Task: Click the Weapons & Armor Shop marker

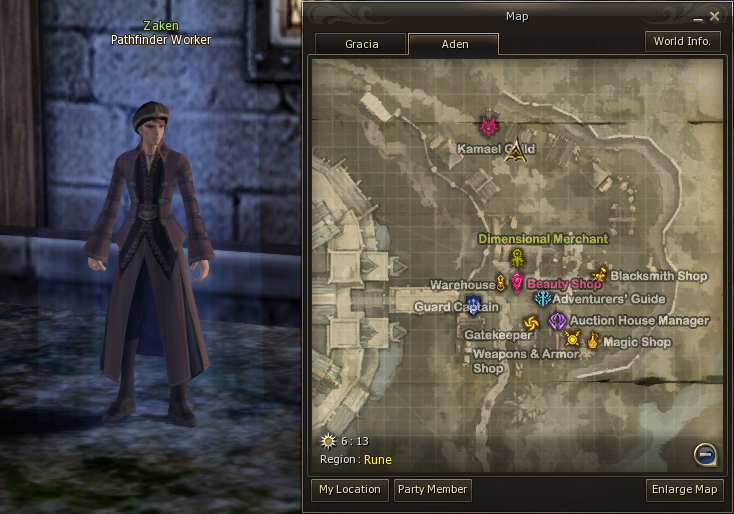Action: pyautogui.click(x=573, y=340)
